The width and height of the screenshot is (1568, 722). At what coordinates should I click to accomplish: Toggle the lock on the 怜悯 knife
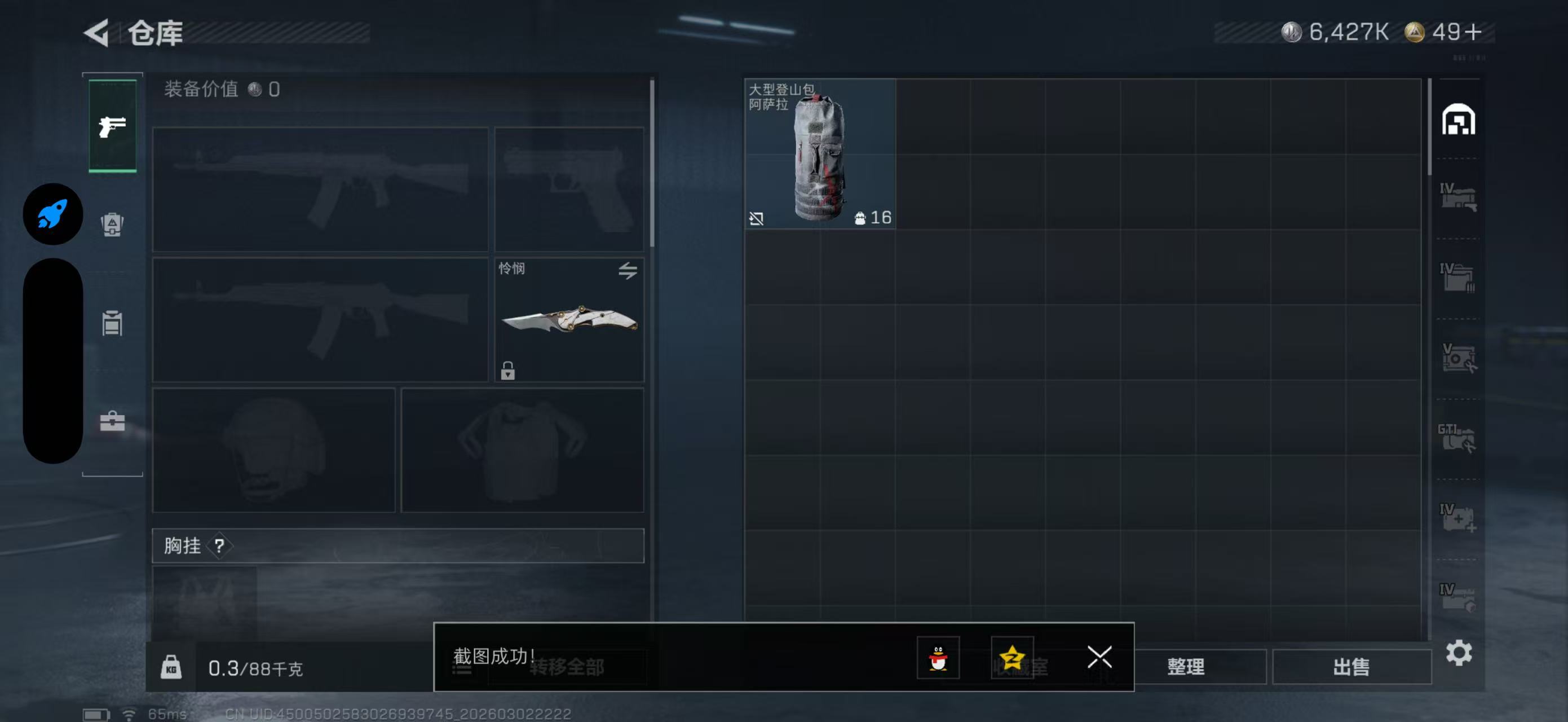(509, 372)
